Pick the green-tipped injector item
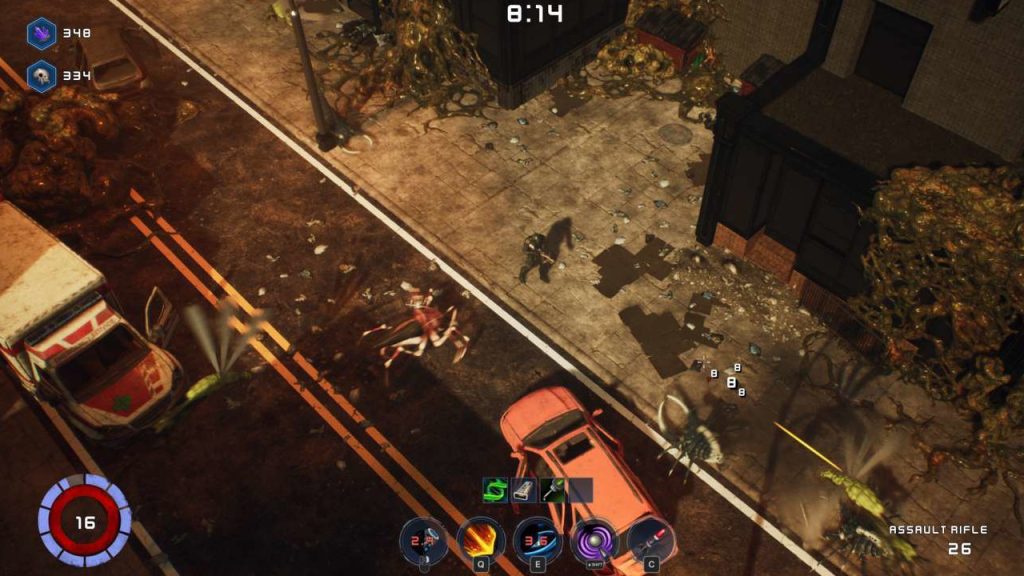This screenshot has height=576, width=1024. coord(553,489)
